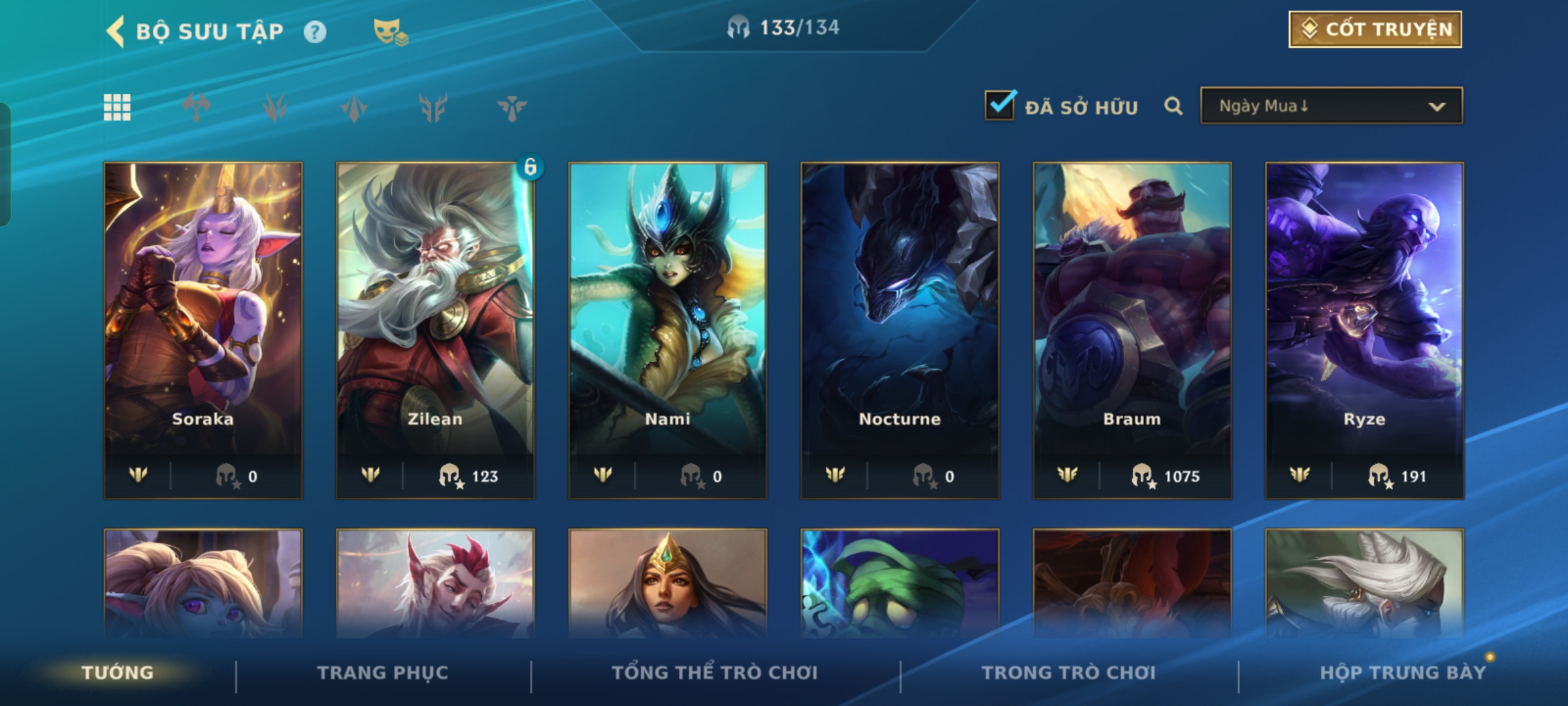Open the Cốt Truyện button
The image size is (1568, 706).
tap(1375, 29)
